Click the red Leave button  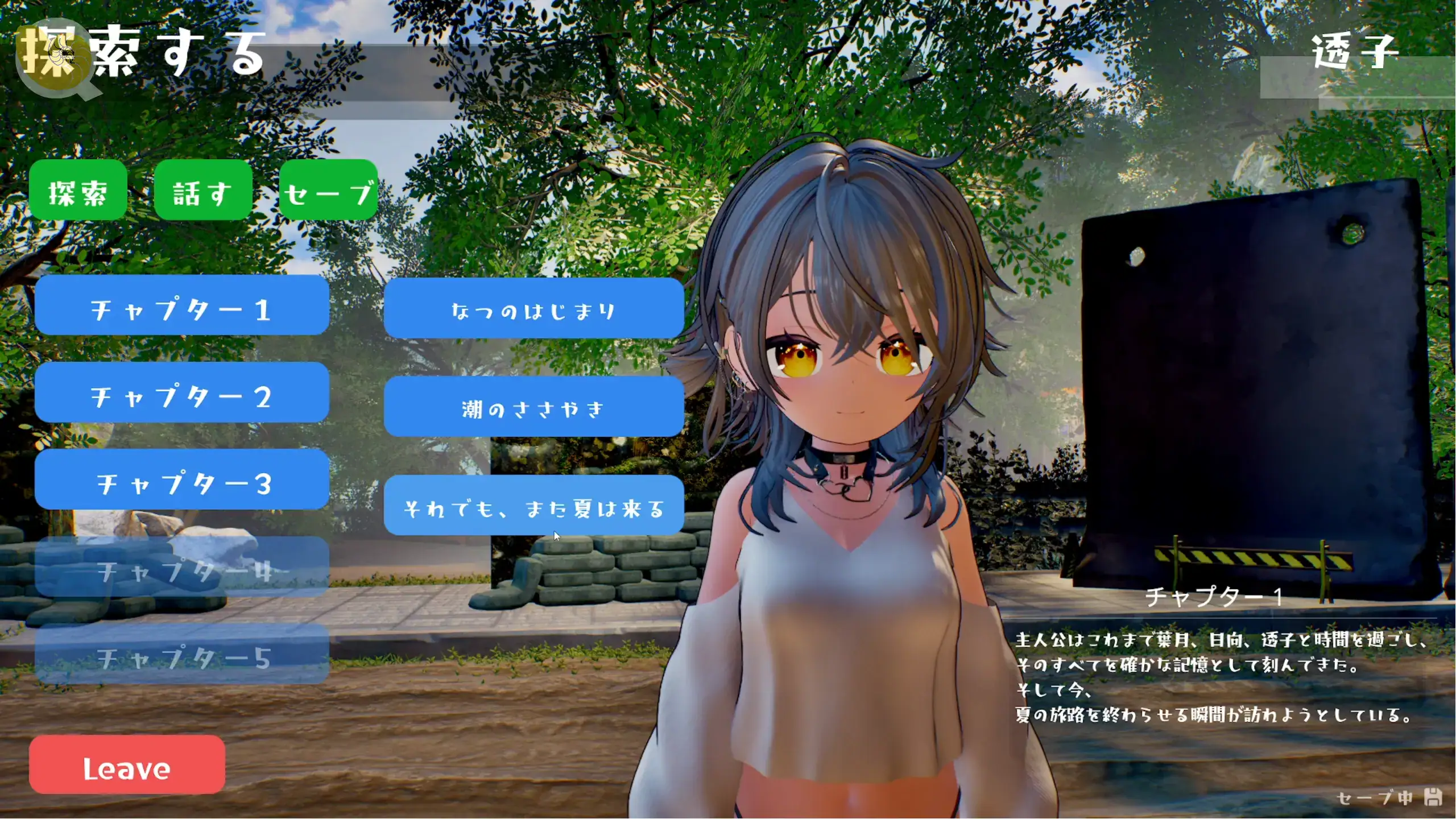127,765
